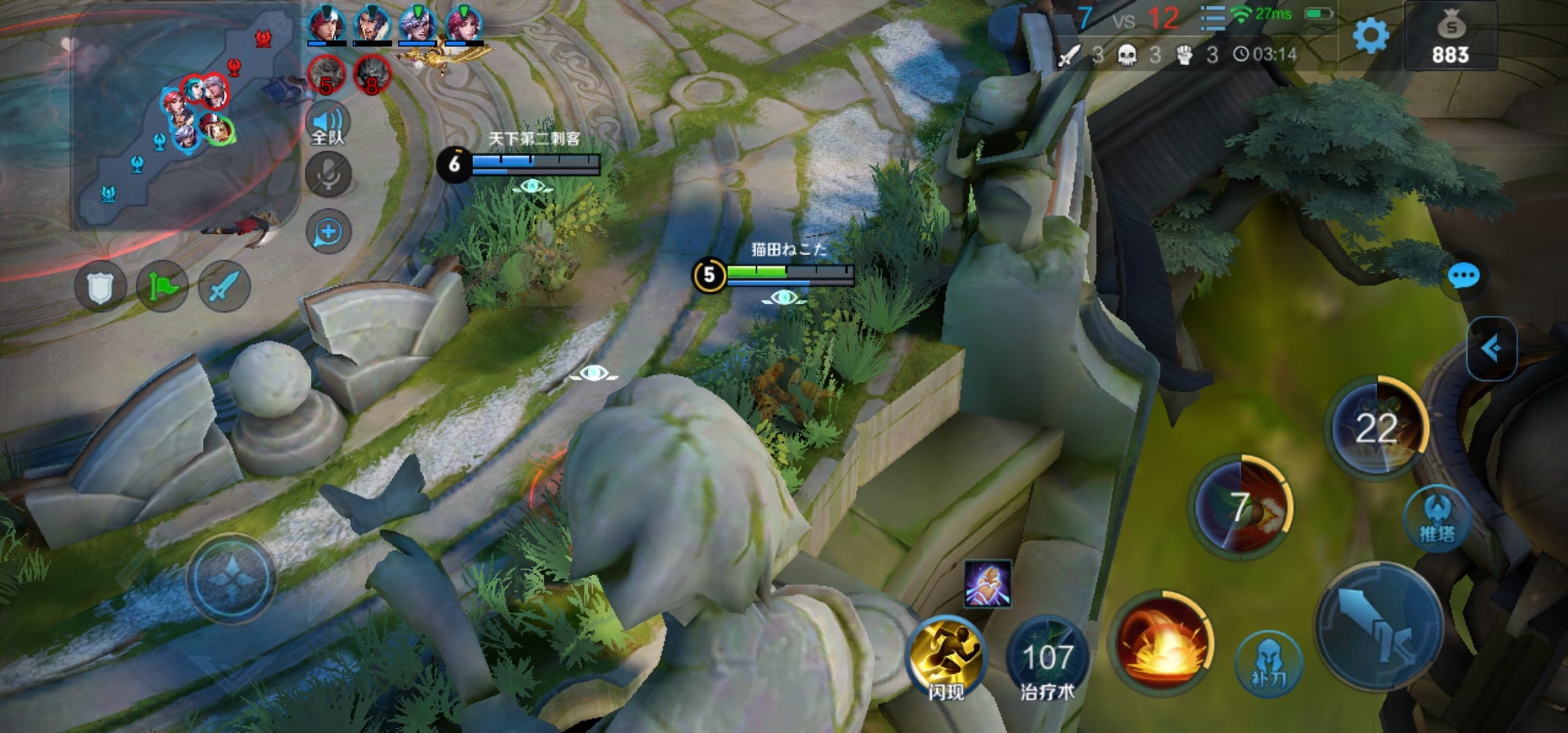The height and width of the screenshot is (733, 1568).
Task: Send the shield defend signal
Action: (100, 286)
